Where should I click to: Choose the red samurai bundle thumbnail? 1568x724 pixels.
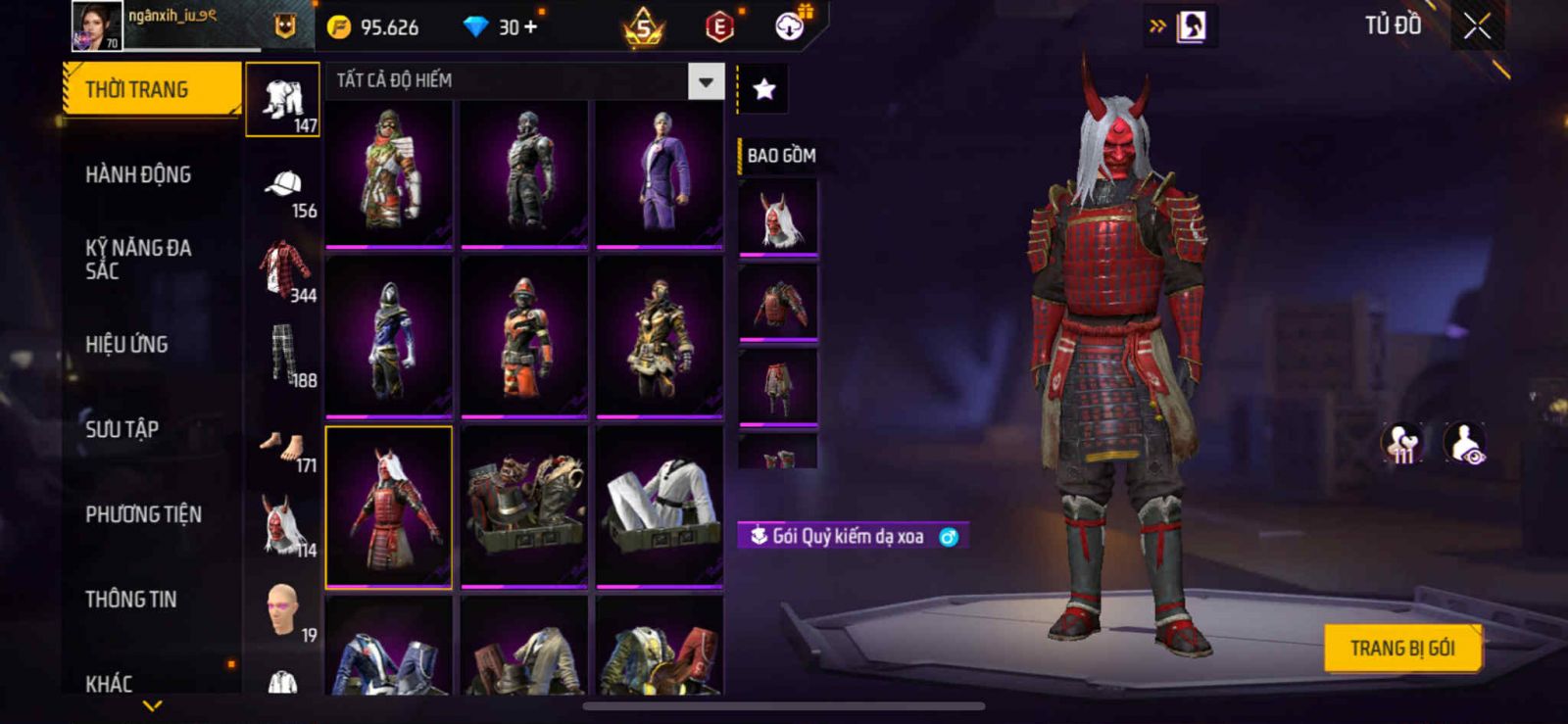(389, 507)
